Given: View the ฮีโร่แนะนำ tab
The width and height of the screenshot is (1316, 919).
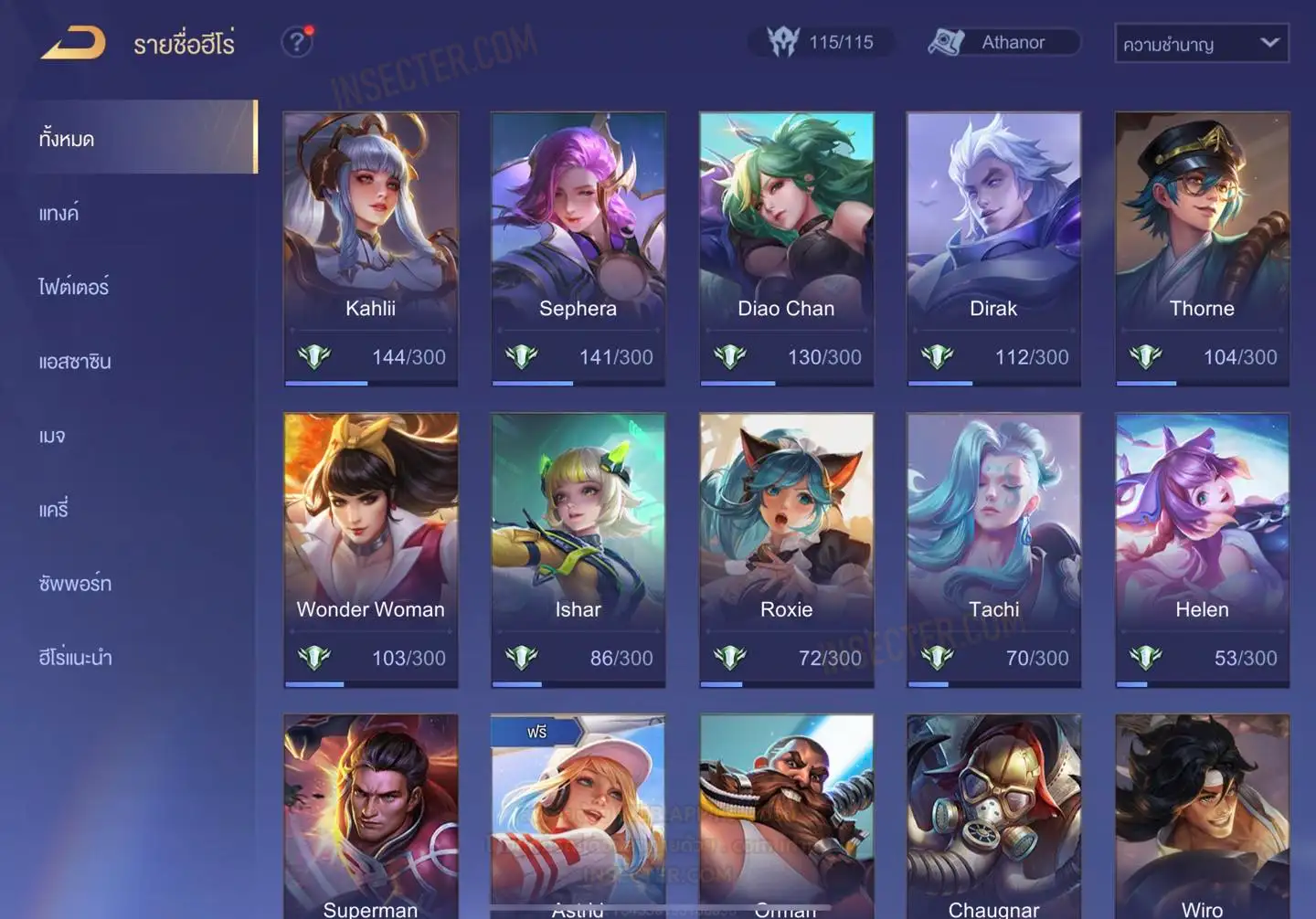Looking at the screenshot, I should pyautogui.click(x=75, y=658).
